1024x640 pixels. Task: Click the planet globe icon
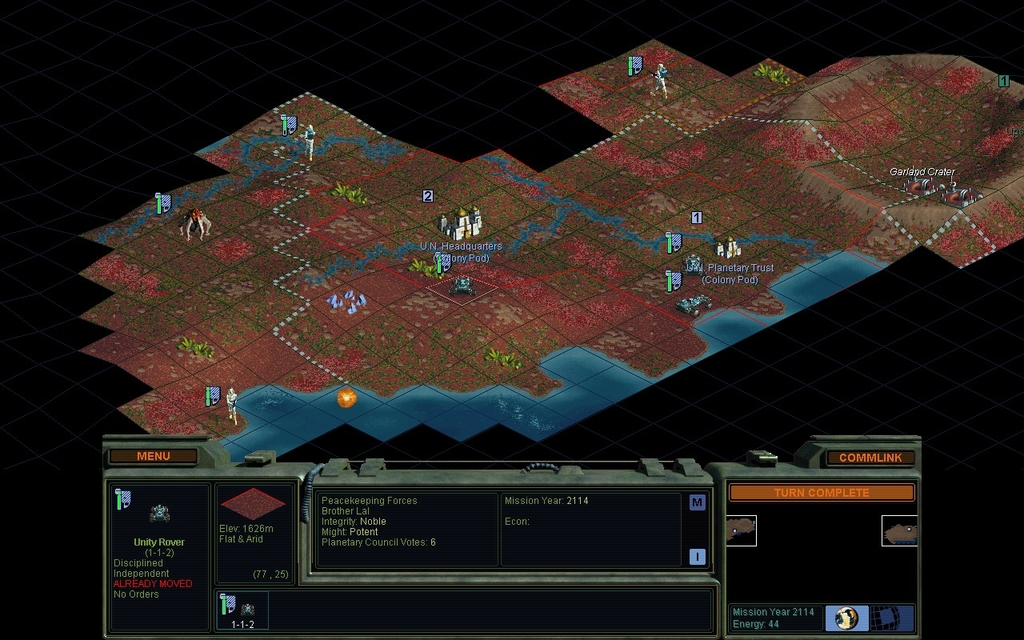pos(847,617)
